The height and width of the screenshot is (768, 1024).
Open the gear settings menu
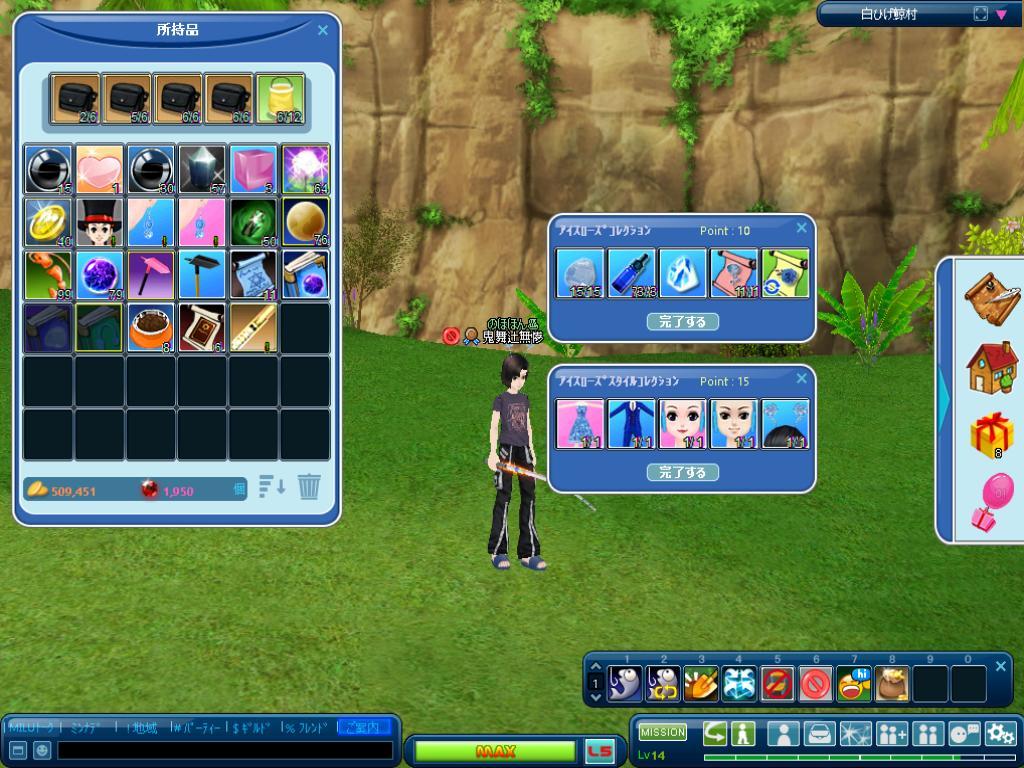[x=1000, y=734]
